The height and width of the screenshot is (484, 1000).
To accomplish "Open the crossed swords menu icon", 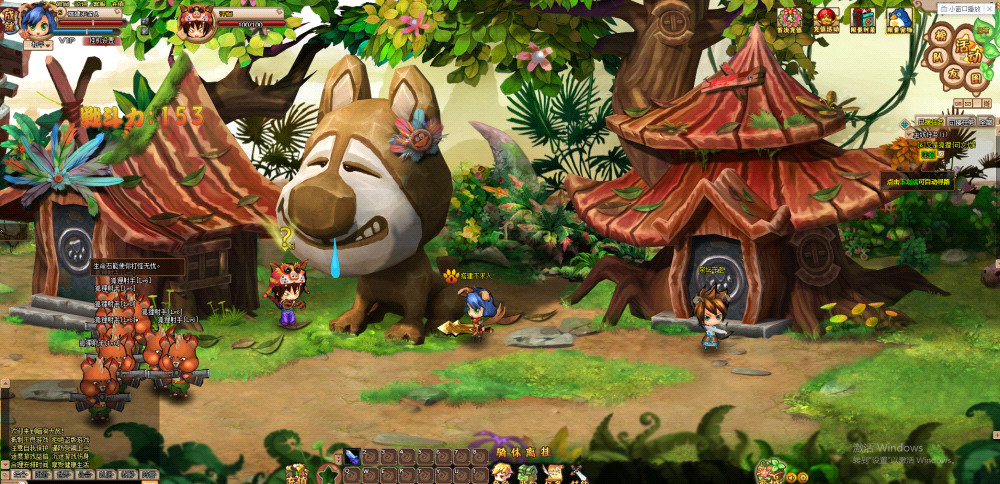I will [578, 474].
